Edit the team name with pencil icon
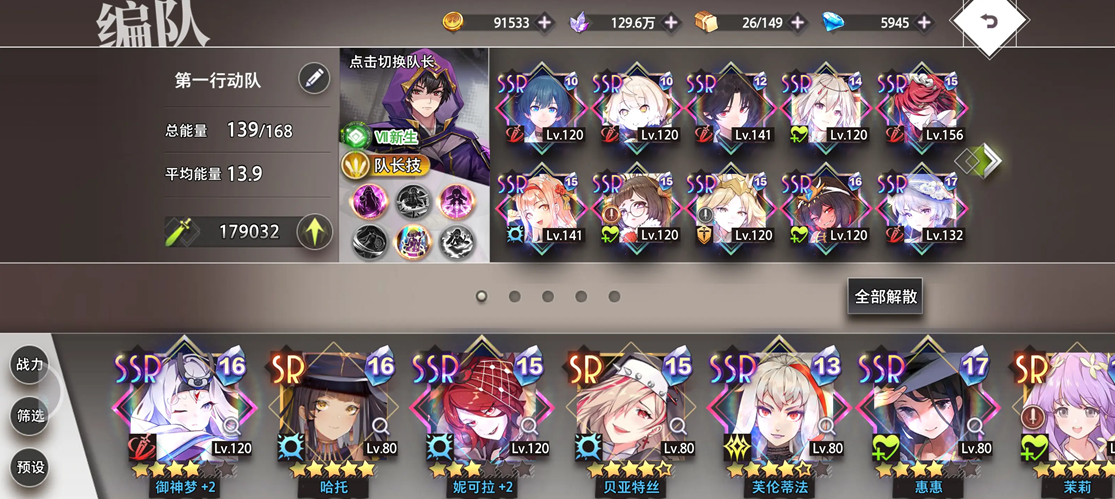 314,79
